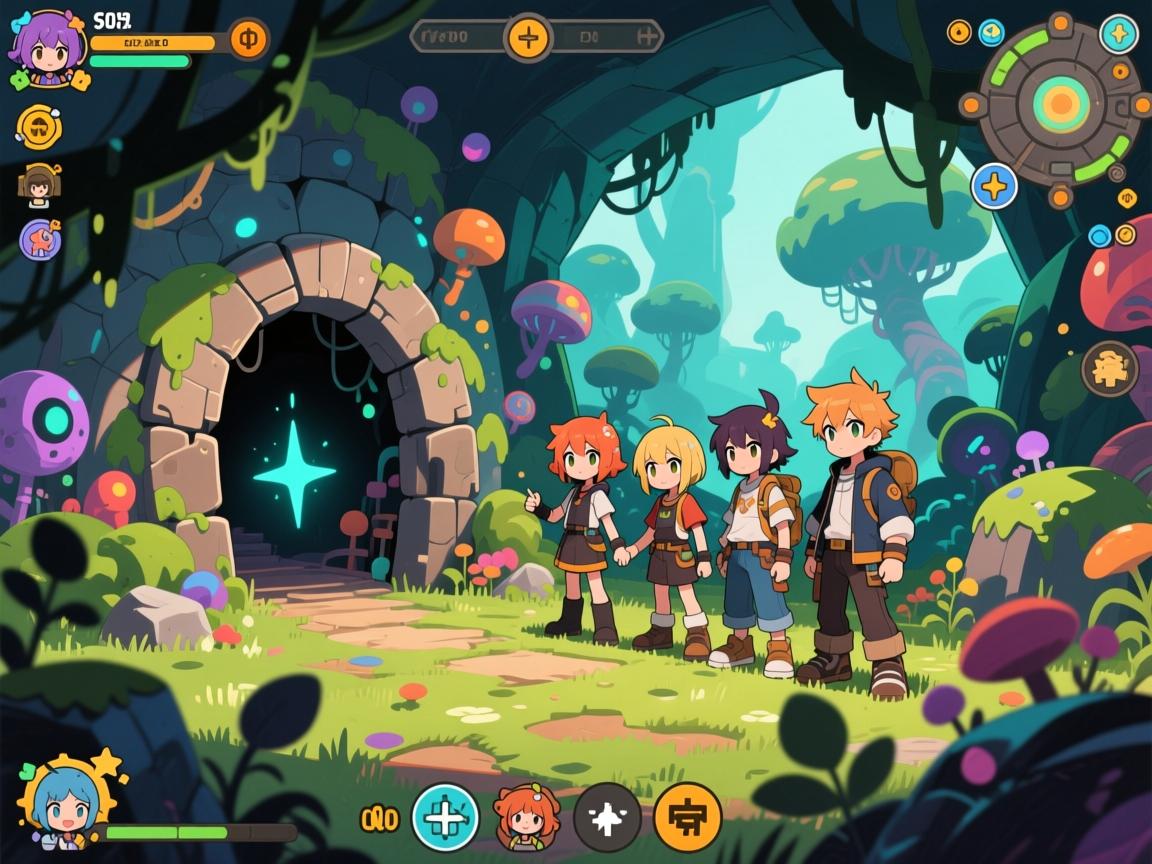Use the dark gray white-star ability
This screenshot has height=864, width=1152.
(x=607, y=817)
